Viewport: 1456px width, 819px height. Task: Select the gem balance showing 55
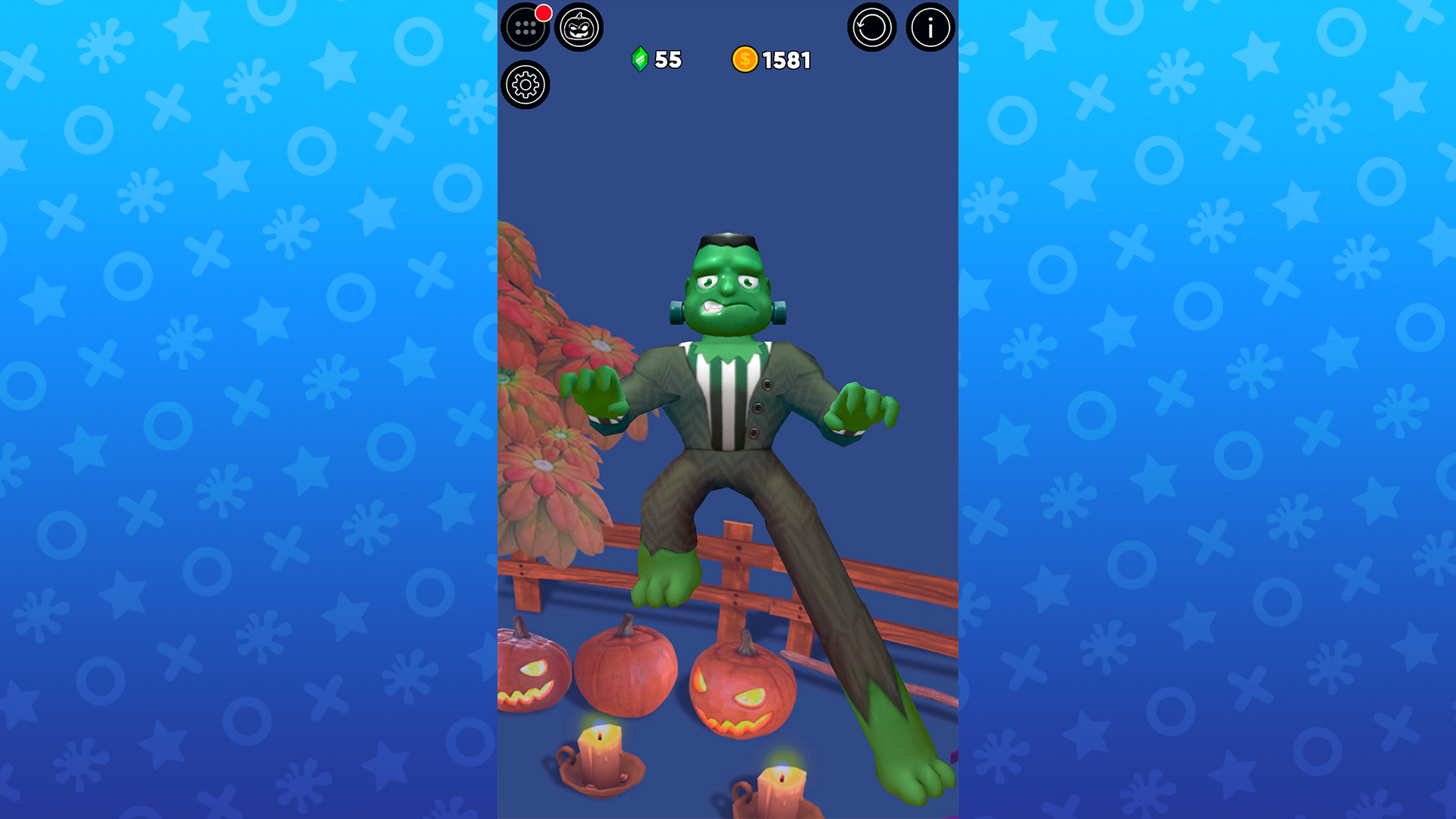click(667, 59)
